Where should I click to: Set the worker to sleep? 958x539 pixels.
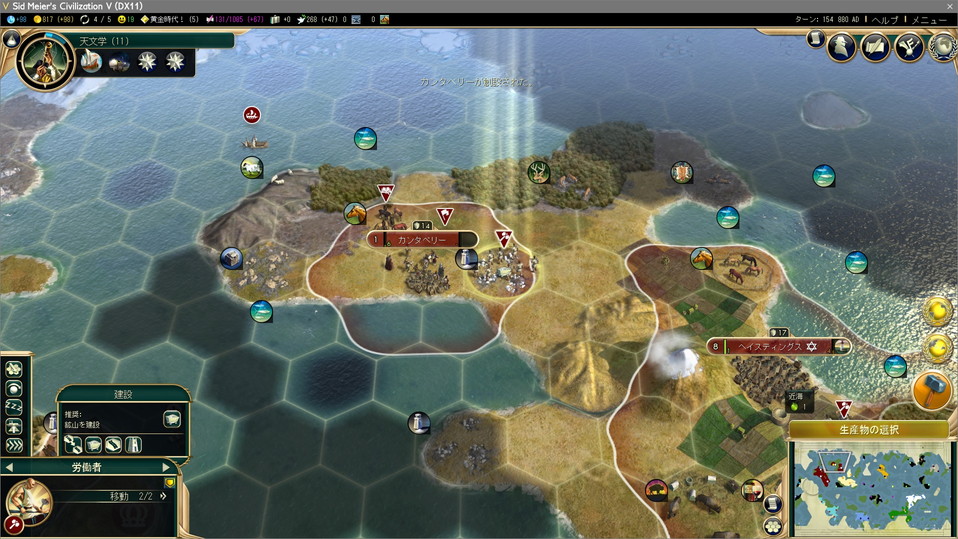click(15, 405)
